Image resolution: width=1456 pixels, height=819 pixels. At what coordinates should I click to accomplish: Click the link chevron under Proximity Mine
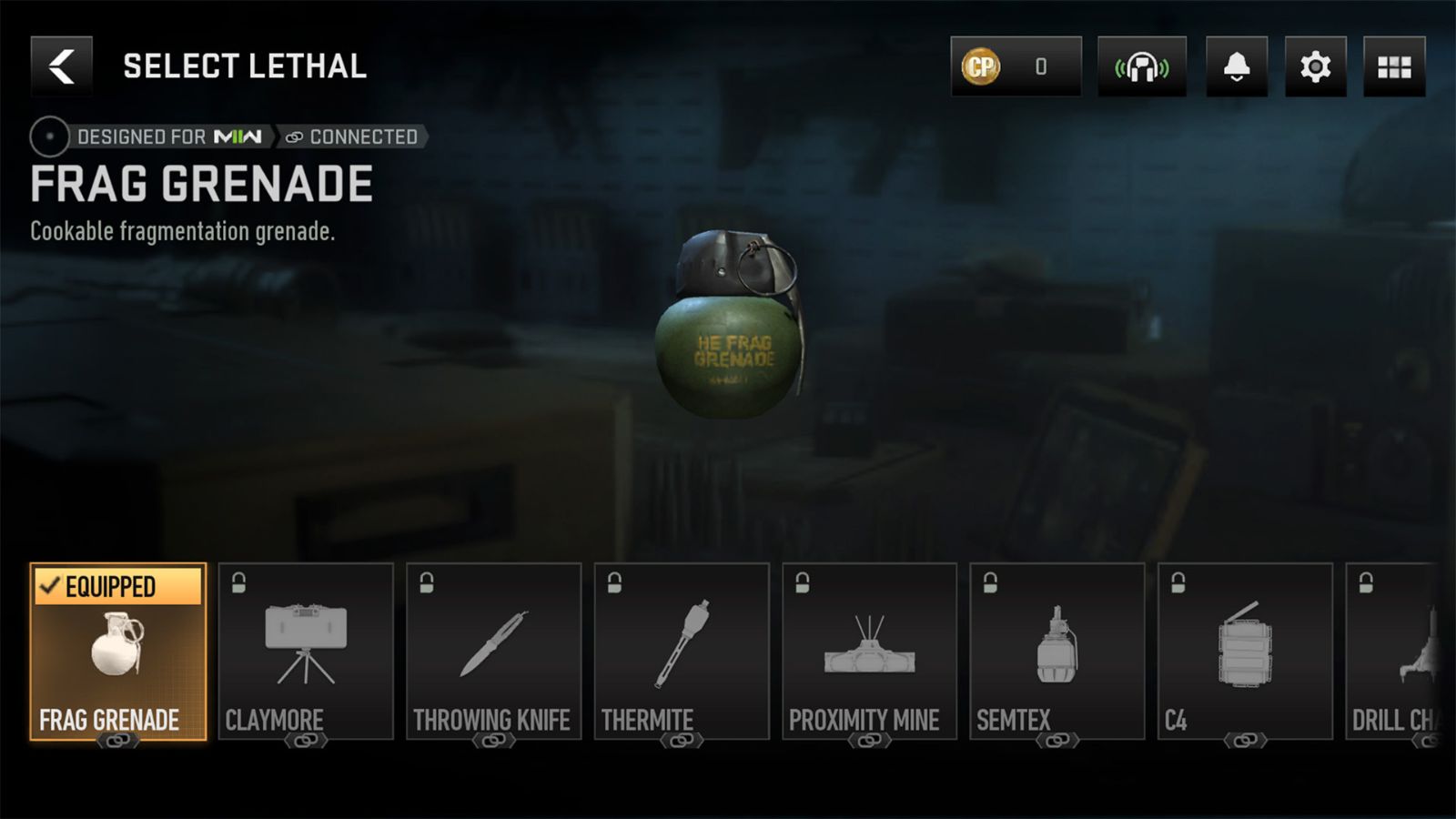868,741
